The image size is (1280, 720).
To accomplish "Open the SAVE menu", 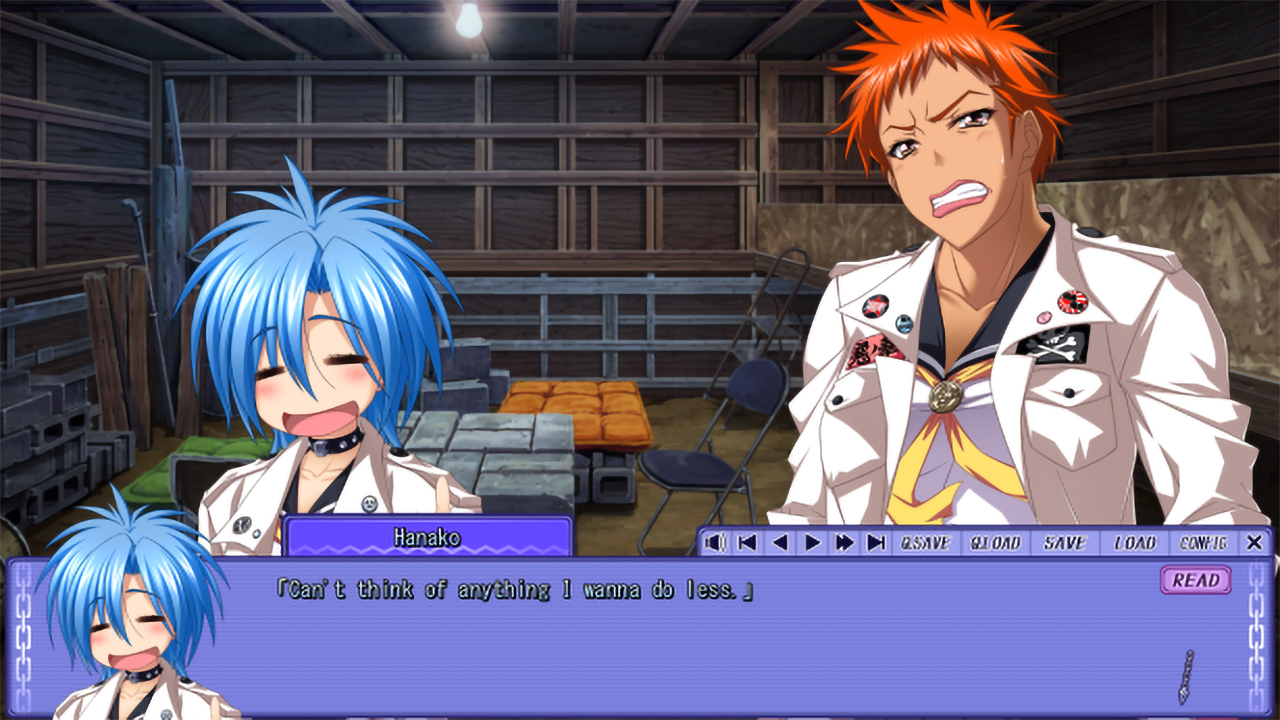I will (1064, 543).
